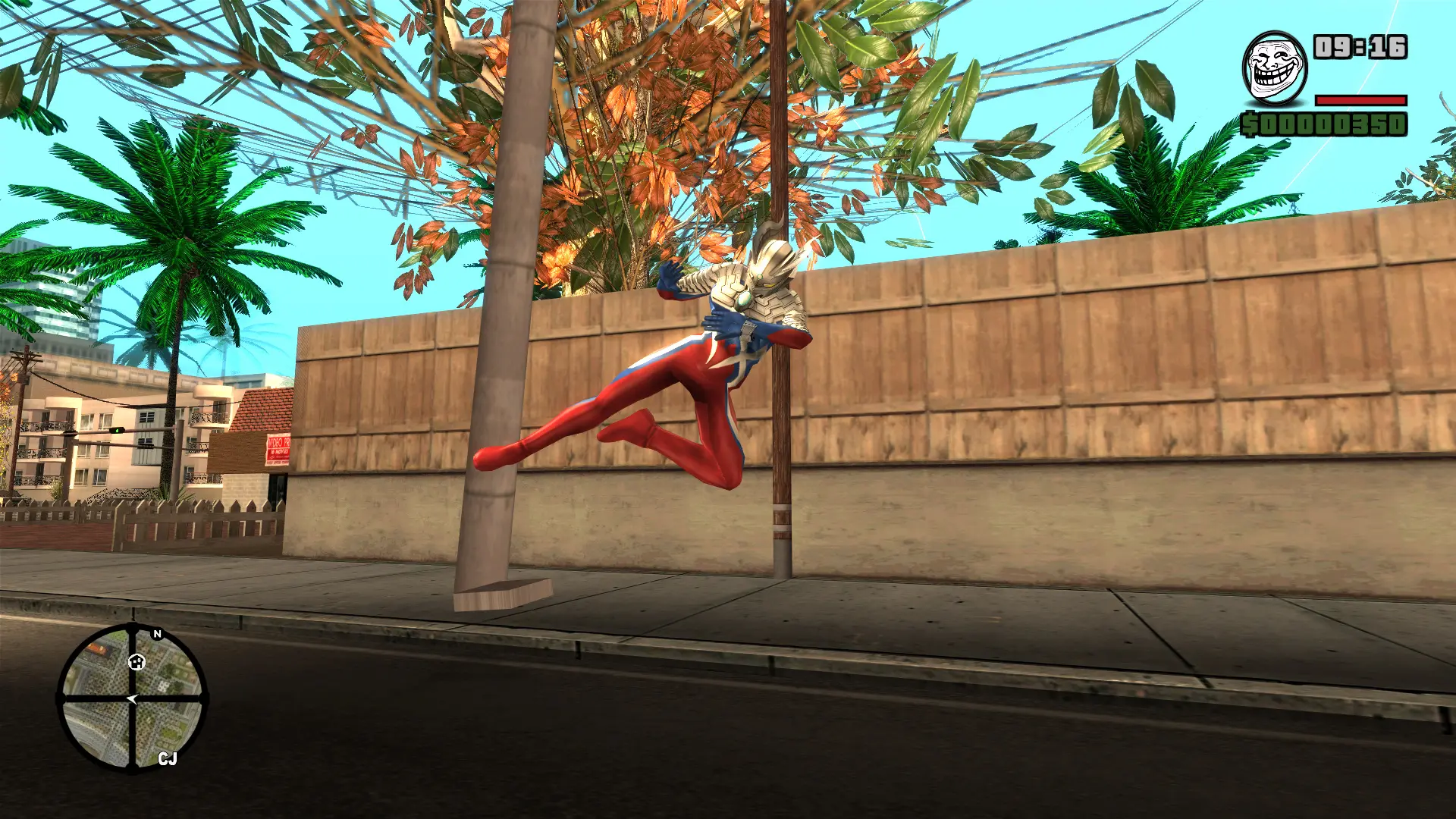Open the circular radar minimap

(133, 697)
